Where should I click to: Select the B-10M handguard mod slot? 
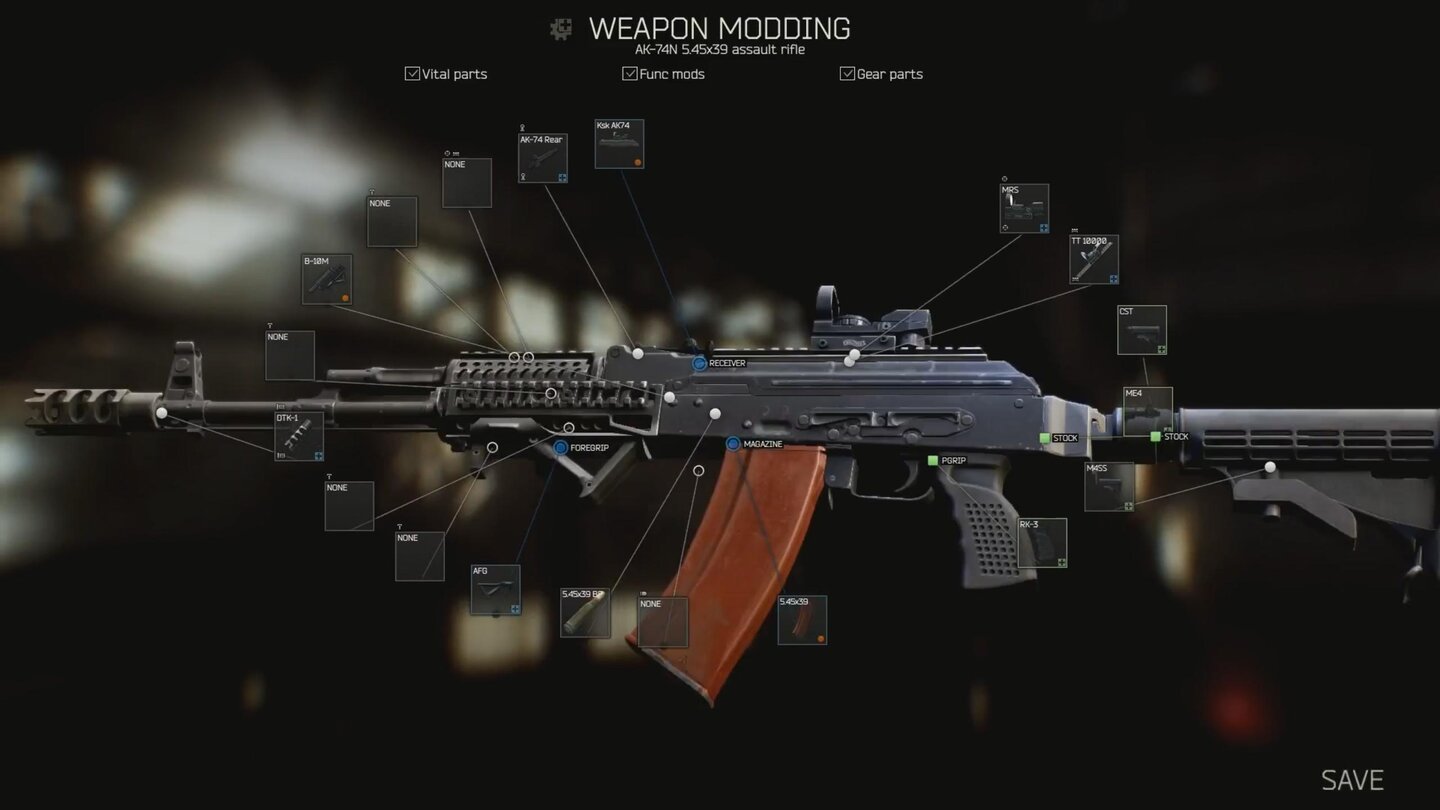tap(327, 279)
